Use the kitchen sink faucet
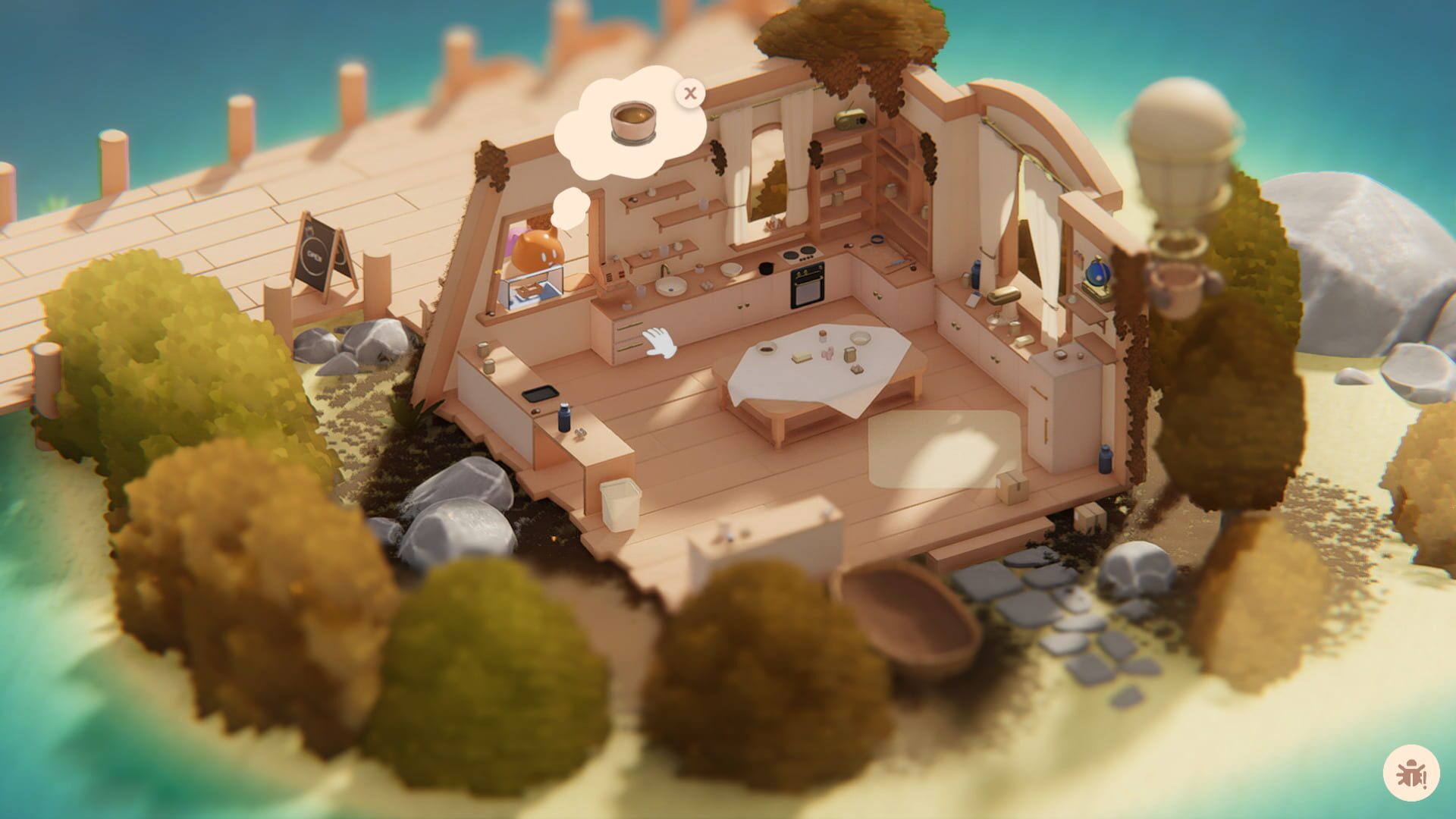The image size is (1456, 819). pos(665,270)
